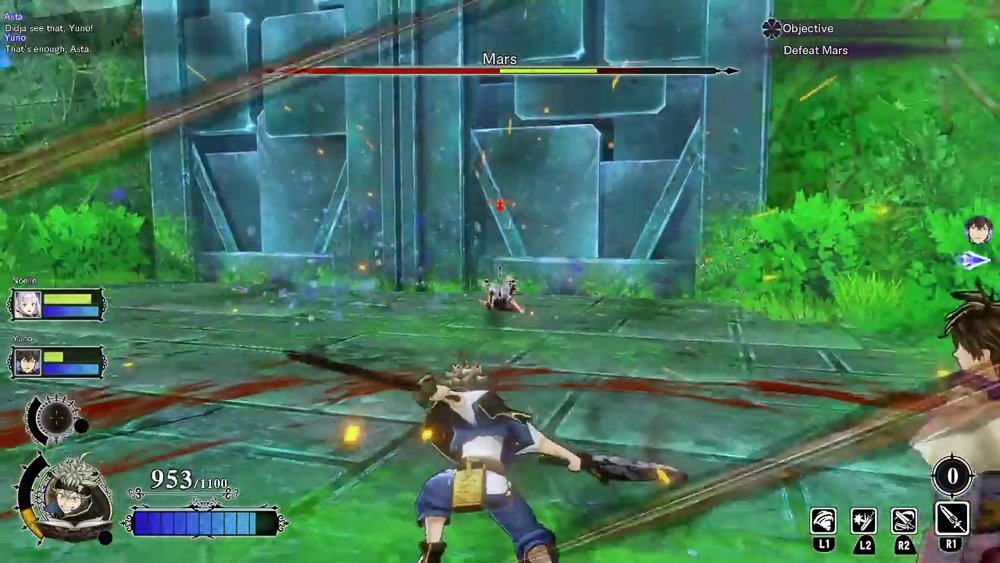Use the spinning sword slash skill

(x=904, y=522)
